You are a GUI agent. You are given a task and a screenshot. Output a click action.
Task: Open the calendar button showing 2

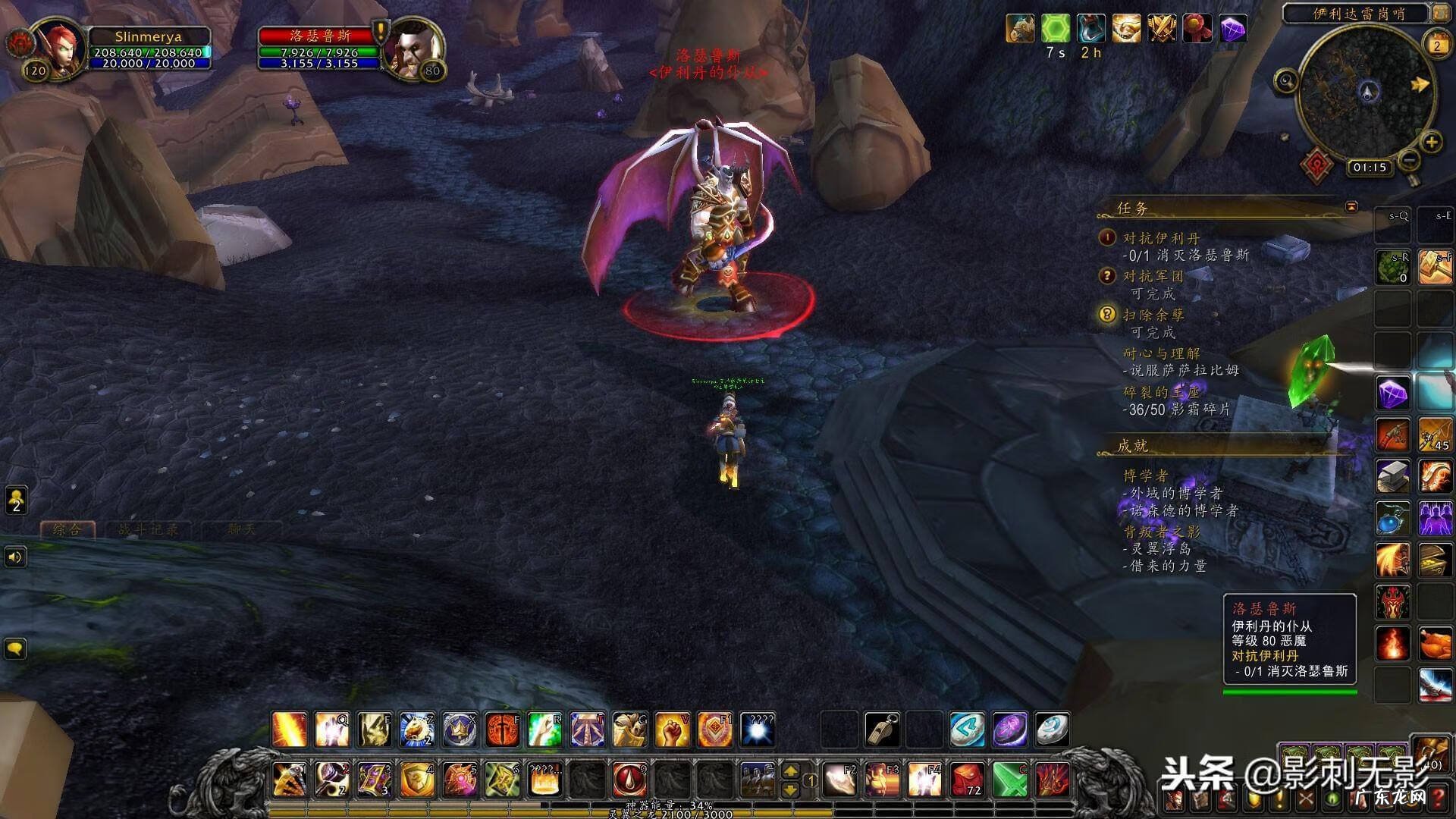click(1436, 45)
